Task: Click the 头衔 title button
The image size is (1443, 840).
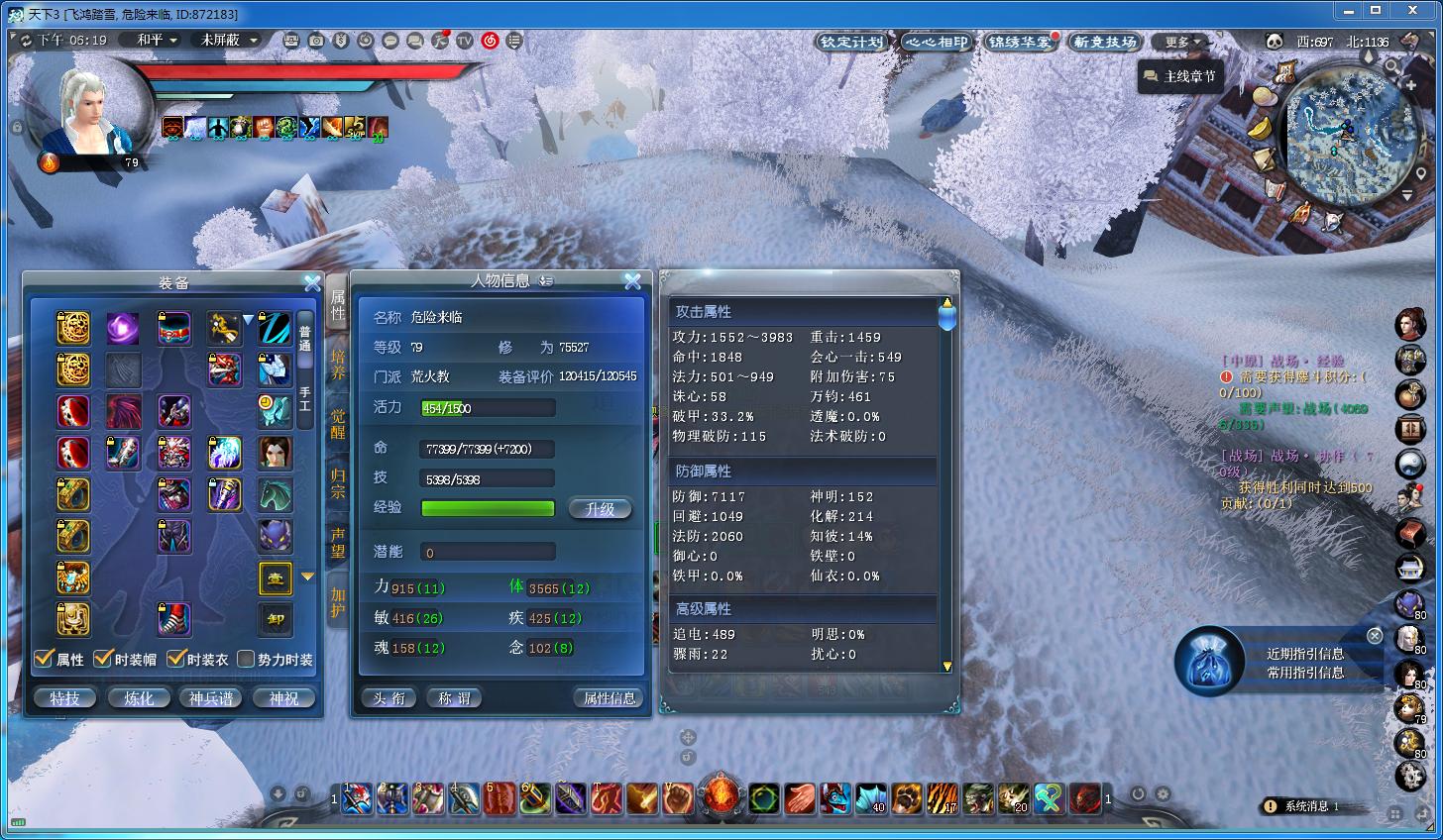Action: (x=388, y=698)
